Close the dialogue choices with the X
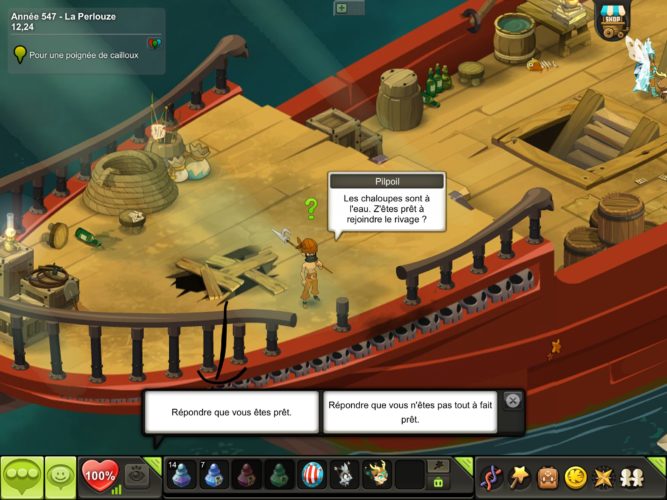This screenshot has height=500, width=667. 513,400
